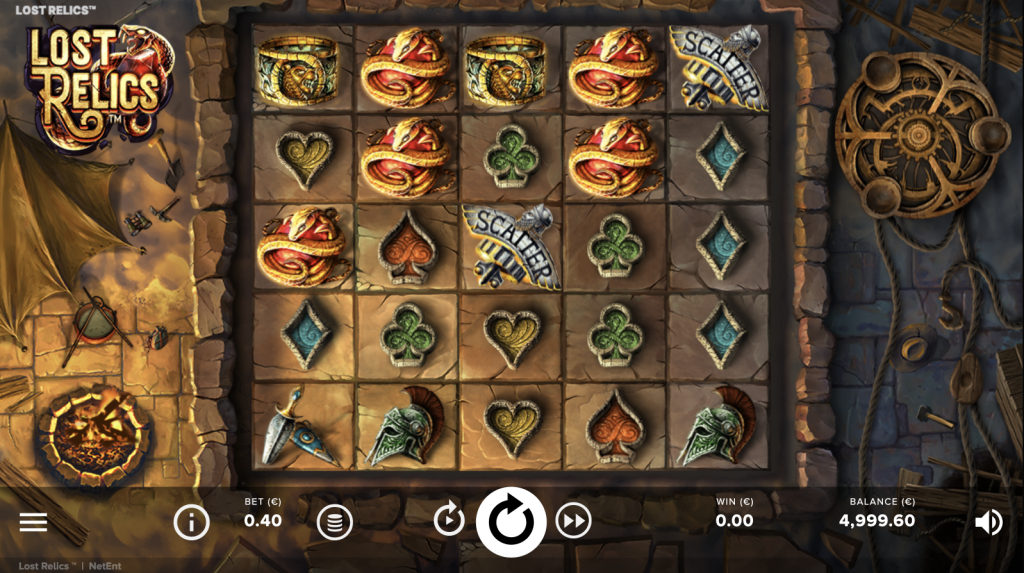Viewport: 1024px width, 573px height.
Task: Open the hamburger menu
Action: coord(33,522)
